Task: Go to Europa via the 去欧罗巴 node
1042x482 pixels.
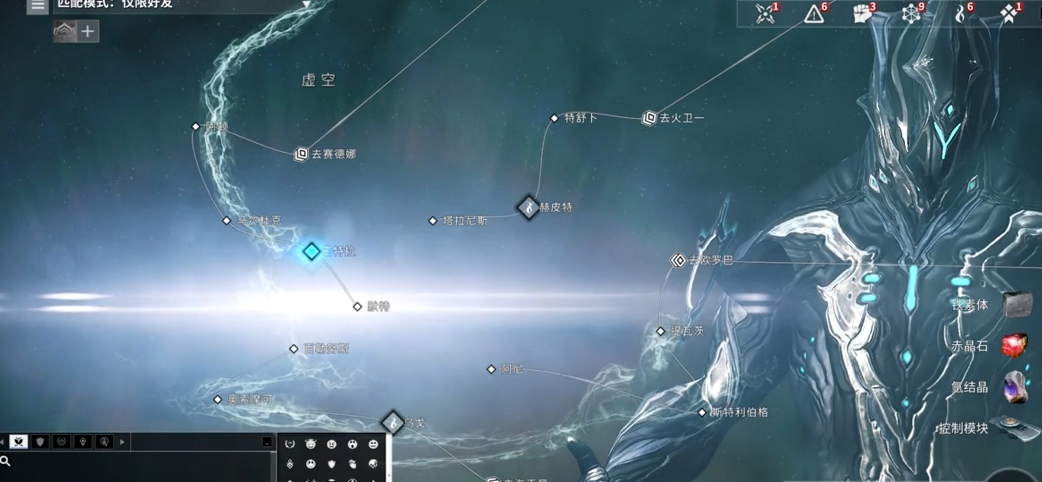Action: (679, 260)
